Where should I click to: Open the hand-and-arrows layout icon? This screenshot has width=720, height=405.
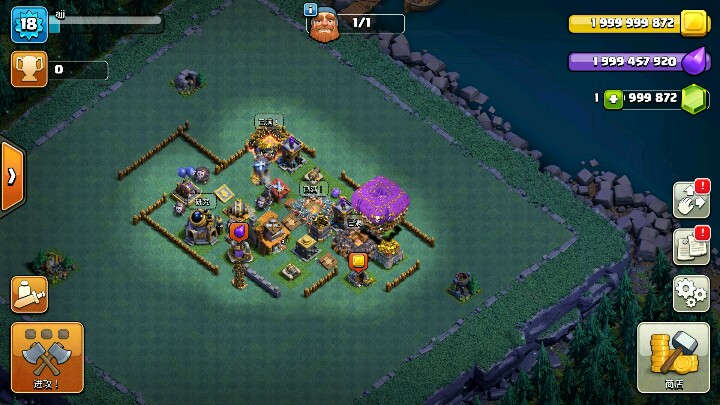click(690, 200)
